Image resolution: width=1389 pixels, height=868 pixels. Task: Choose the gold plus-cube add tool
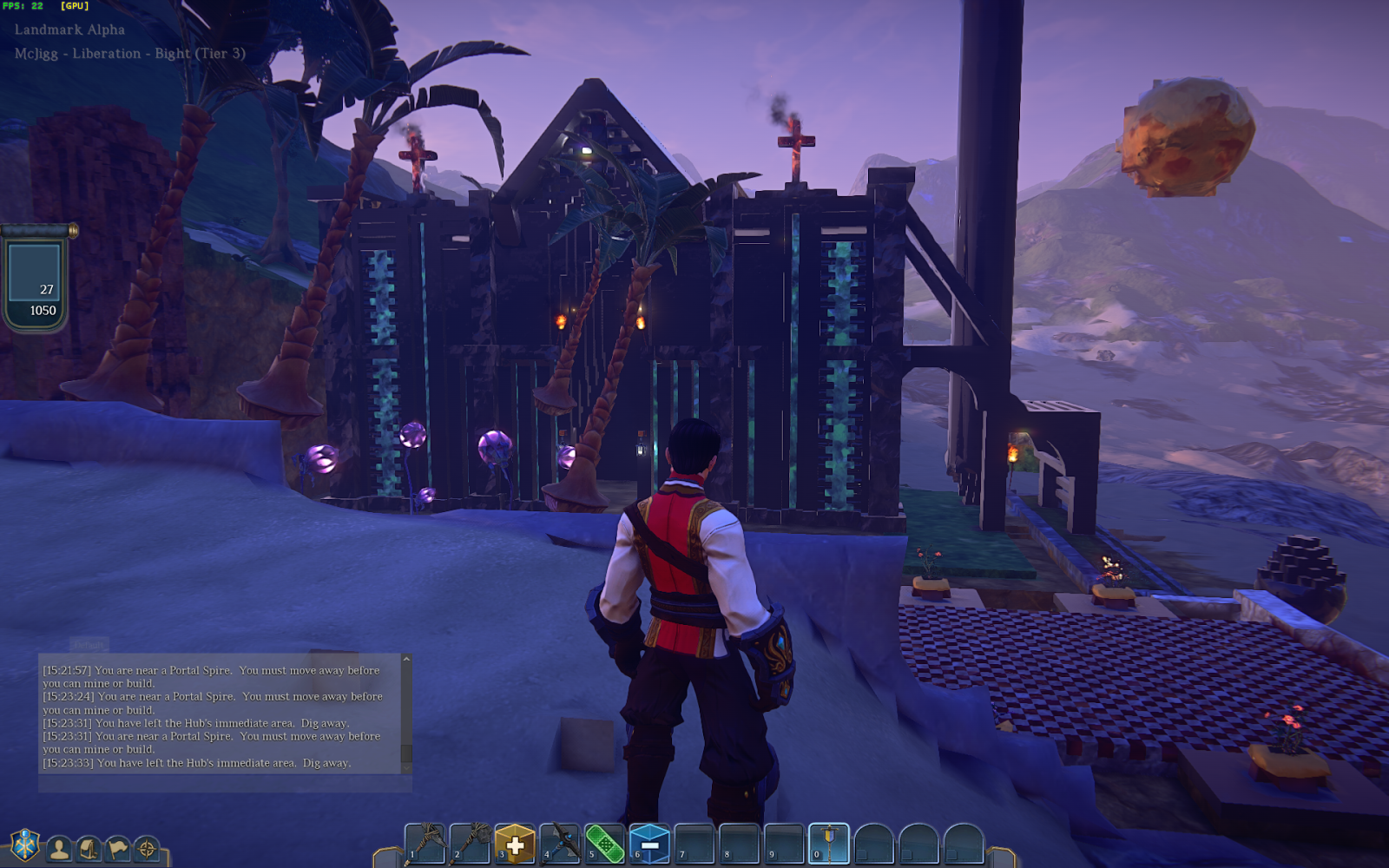[515, 843]
